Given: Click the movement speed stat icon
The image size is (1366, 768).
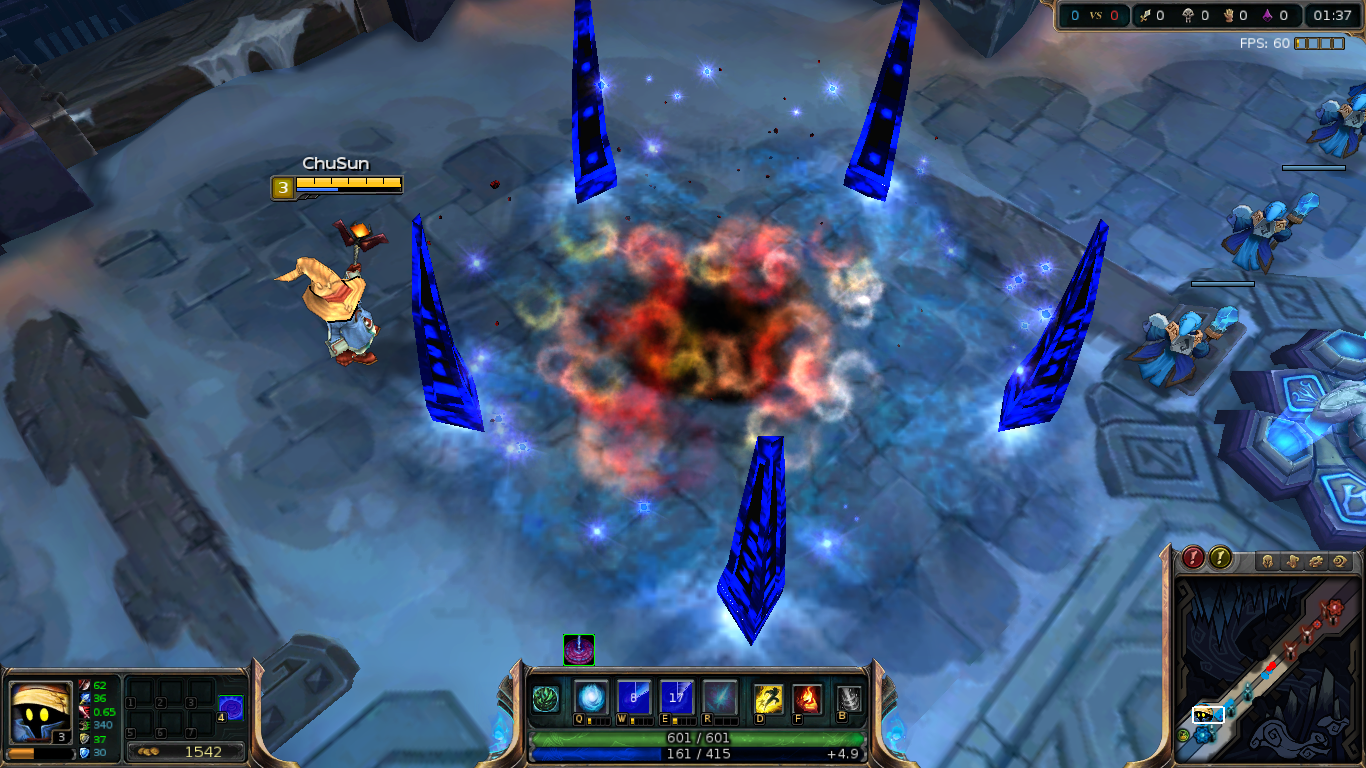Looking at the screenshot, I should pyautogui.click(x=84, y=725).
